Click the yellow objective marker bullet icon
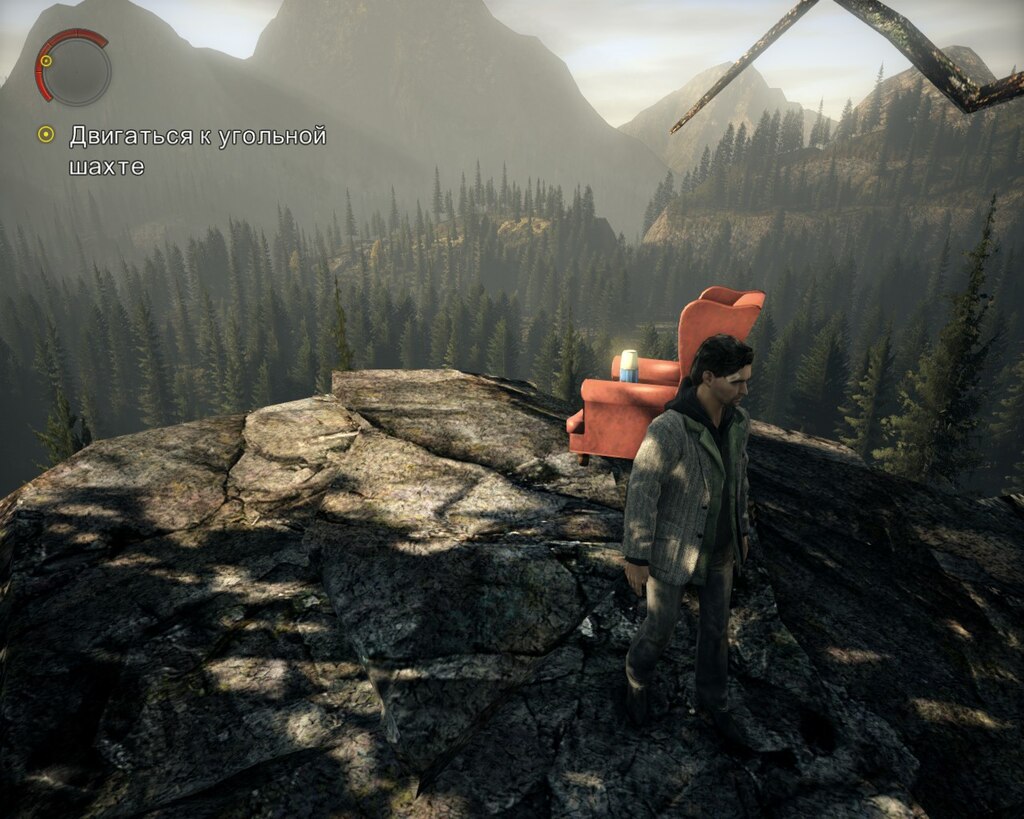 coord(45,134)
